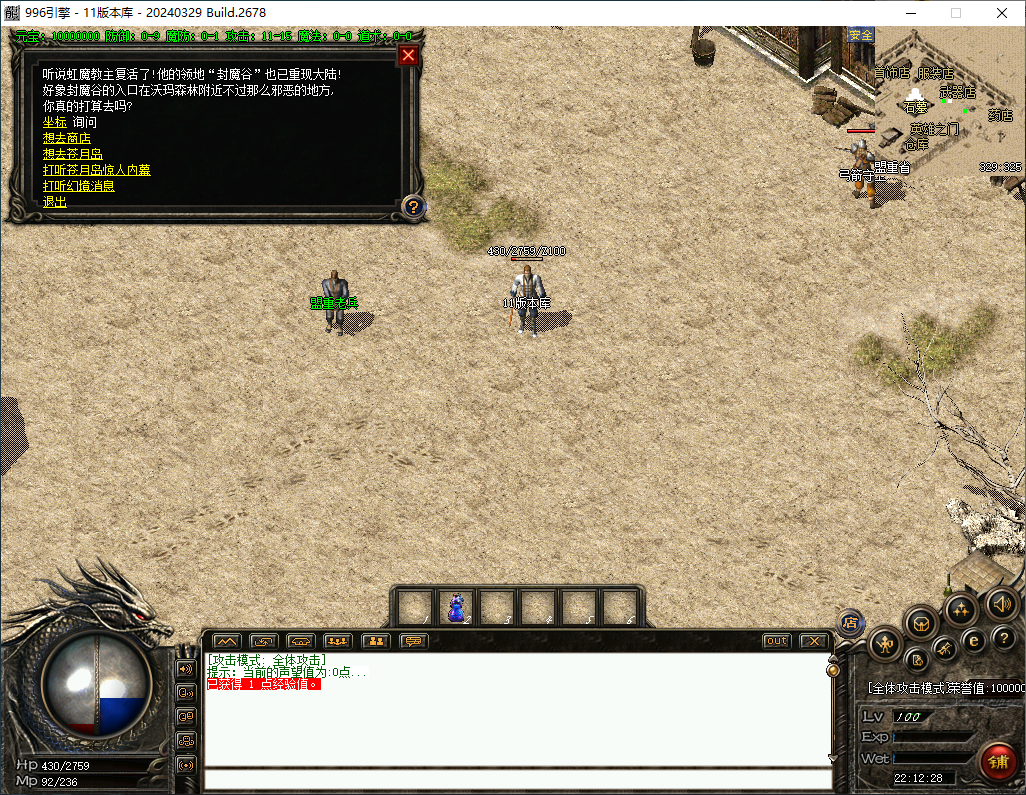Focus the chat text input field
1026x795 pixels.
coord(518,779)
